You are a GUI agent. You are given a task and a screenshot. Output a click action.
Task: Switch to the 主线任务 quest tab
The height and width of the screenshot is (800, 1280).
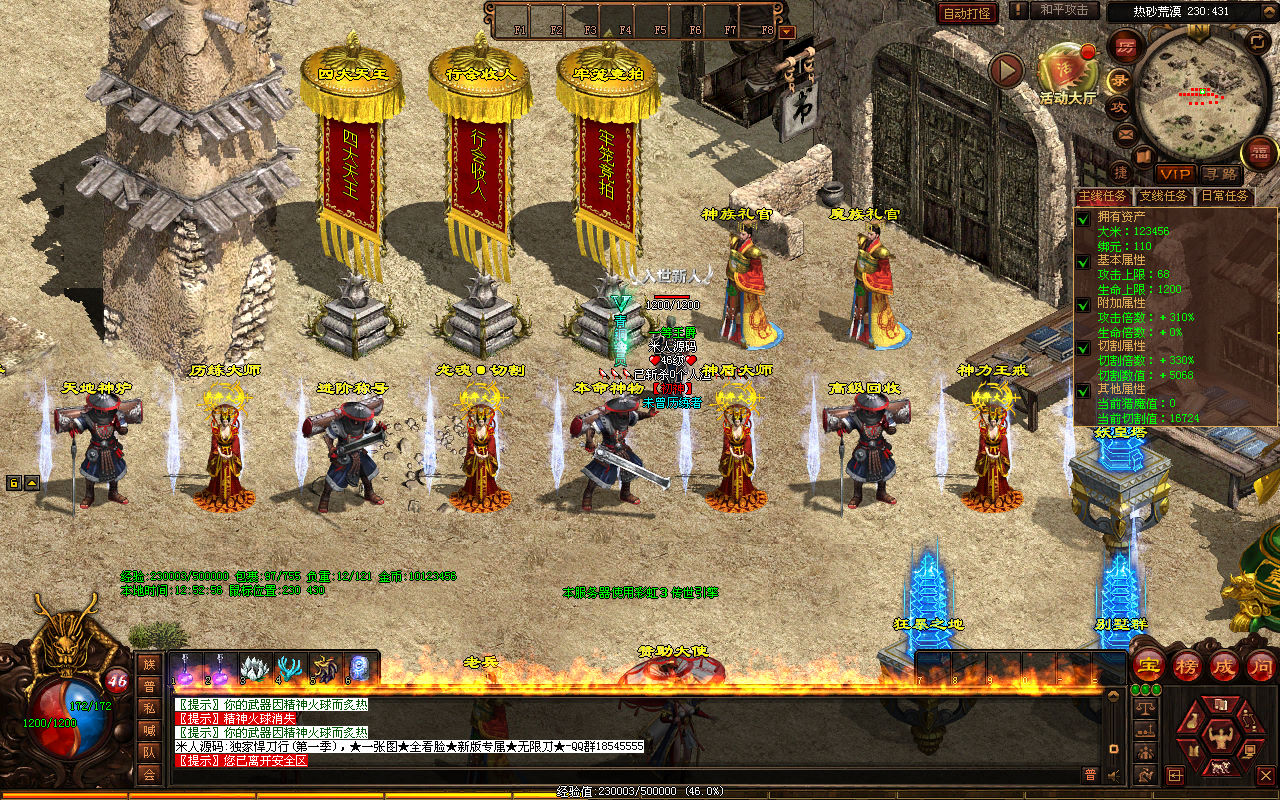pos(1103,196)
